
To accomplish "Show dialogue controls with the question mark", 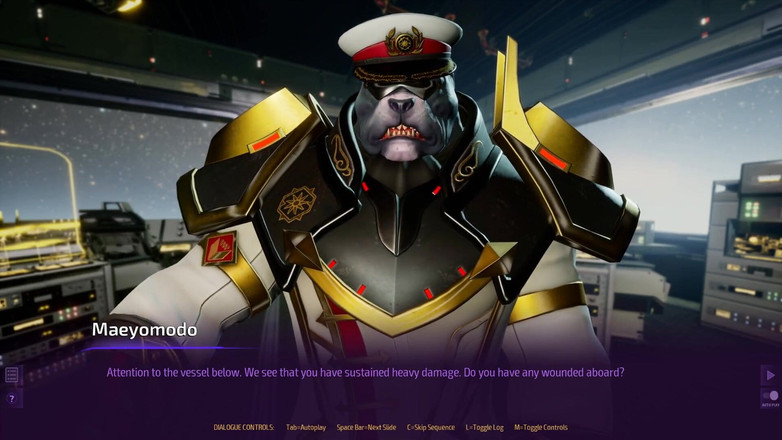I will click(12, 399).
